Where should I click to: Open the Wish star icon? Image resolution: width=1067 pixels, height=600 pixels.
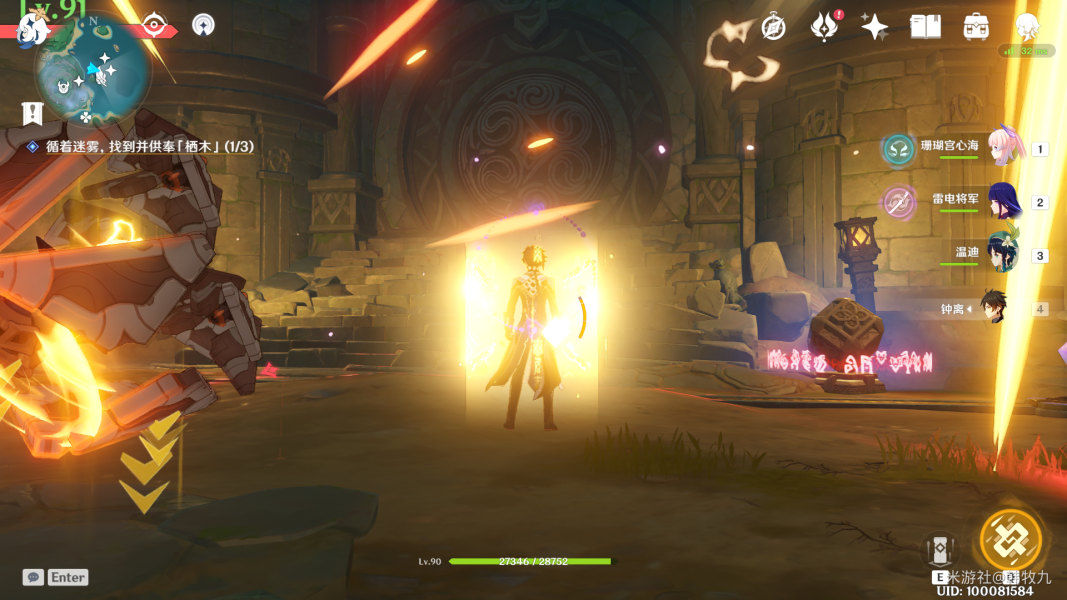point(874,27)
